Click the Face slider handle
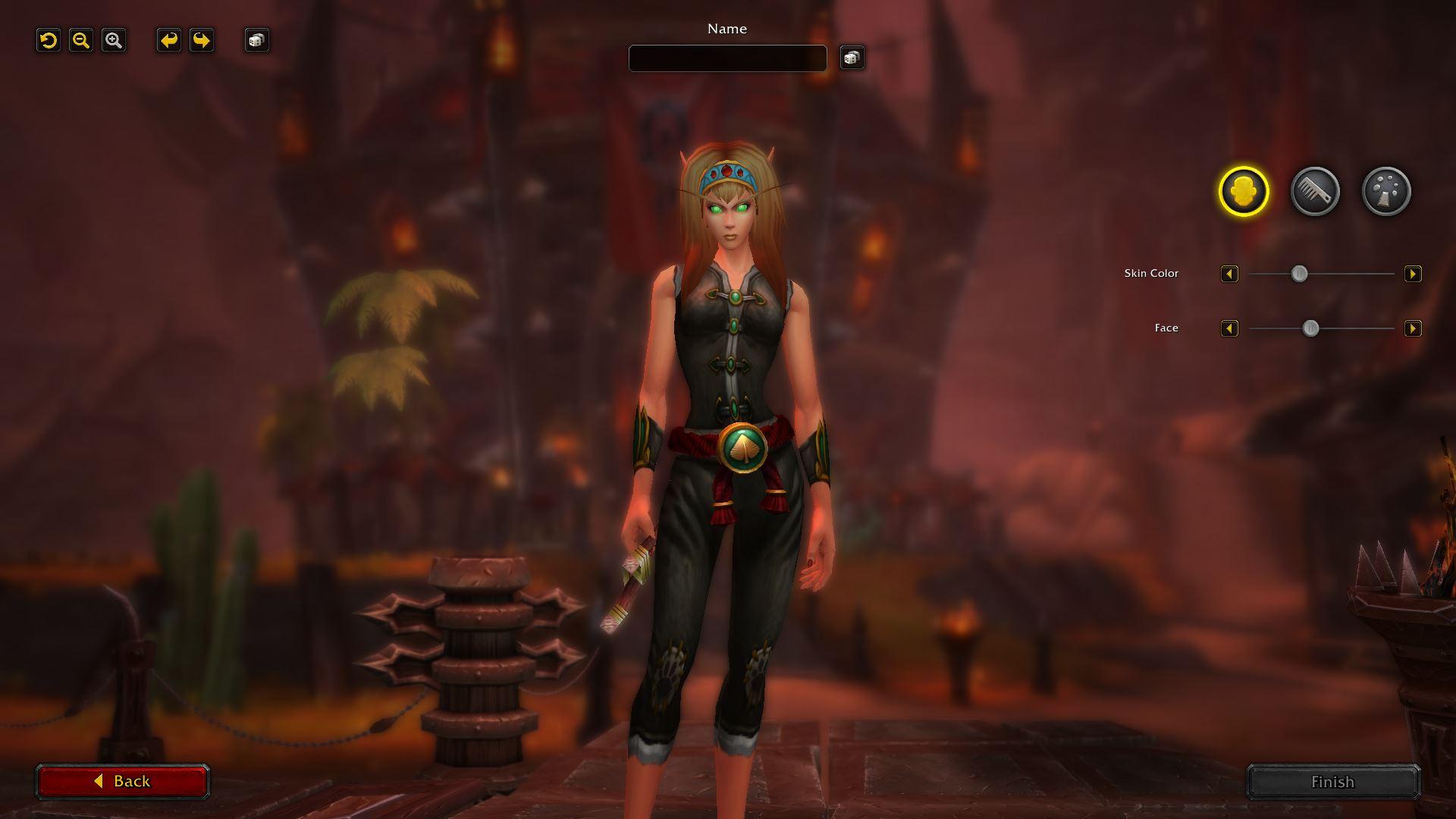Image resolution: width=1456 pixels, height=819 pixels. coord(1310,328)
